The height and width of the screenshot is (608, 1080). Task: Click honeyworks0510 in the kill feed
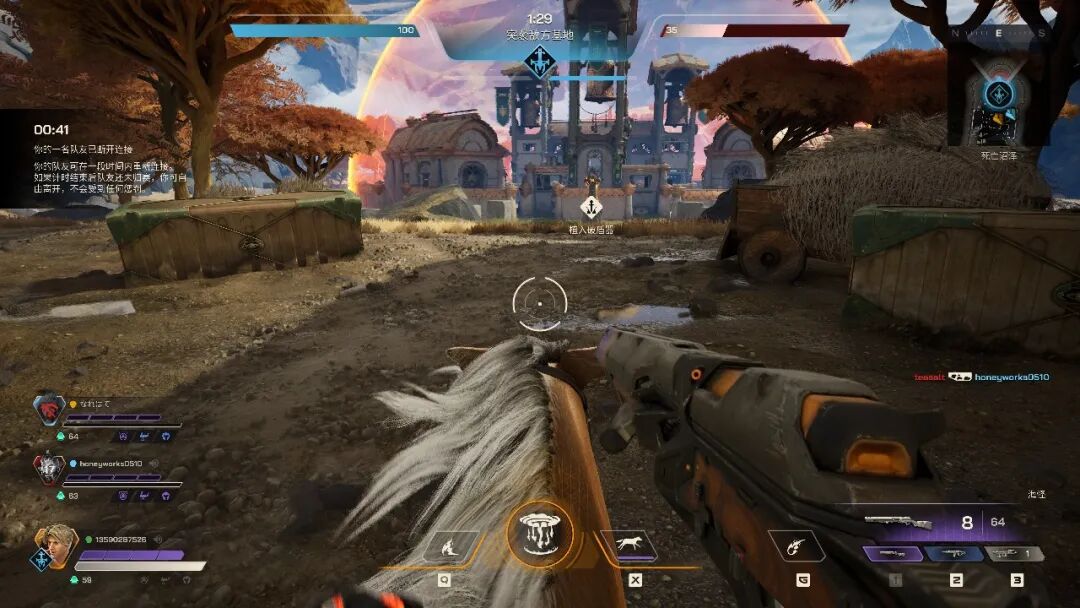1012,377
